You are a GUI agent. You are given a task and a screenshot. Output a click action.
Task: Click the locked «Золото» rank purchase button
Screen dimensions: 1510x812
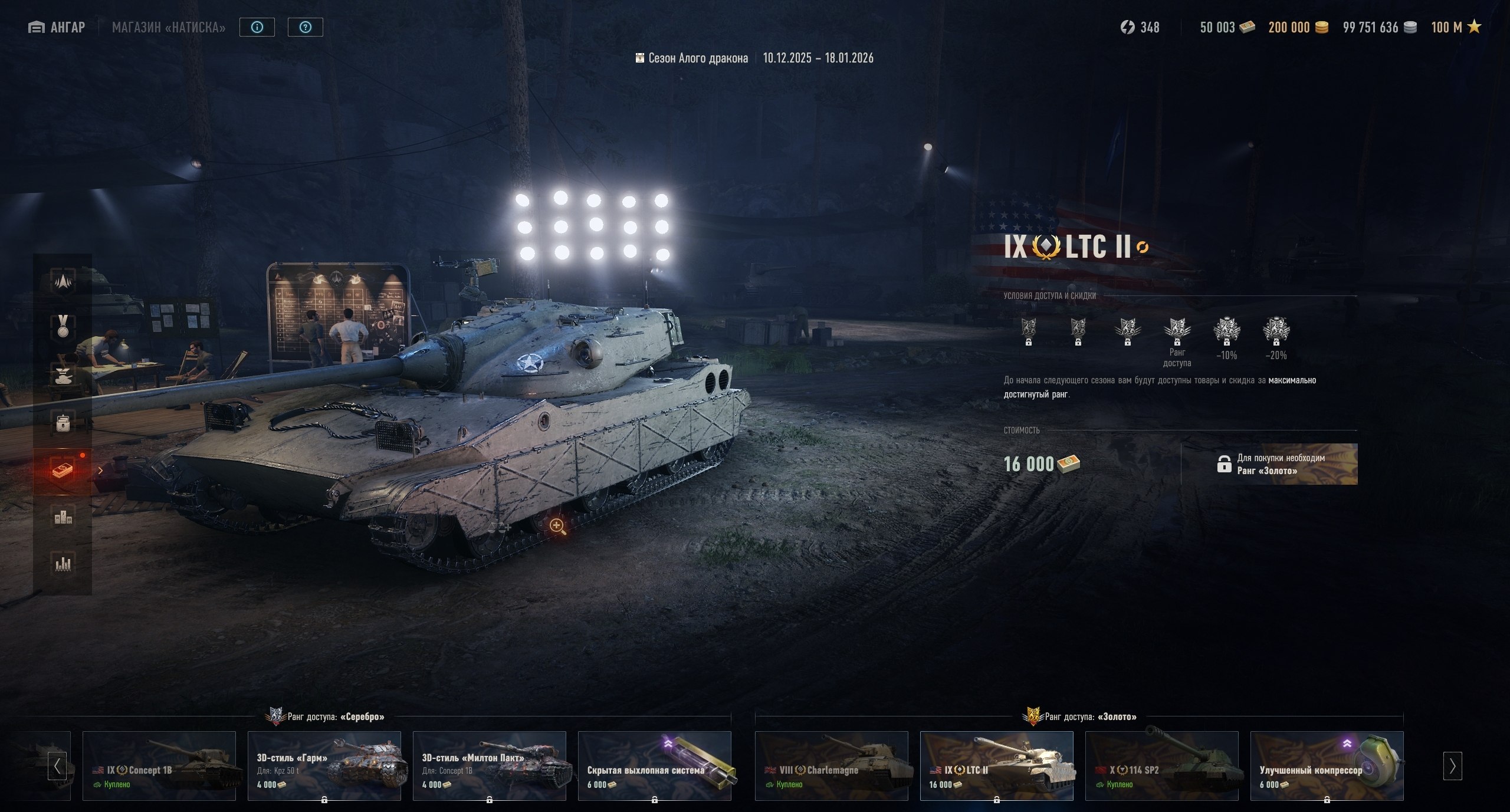(x=1269, y=464)
